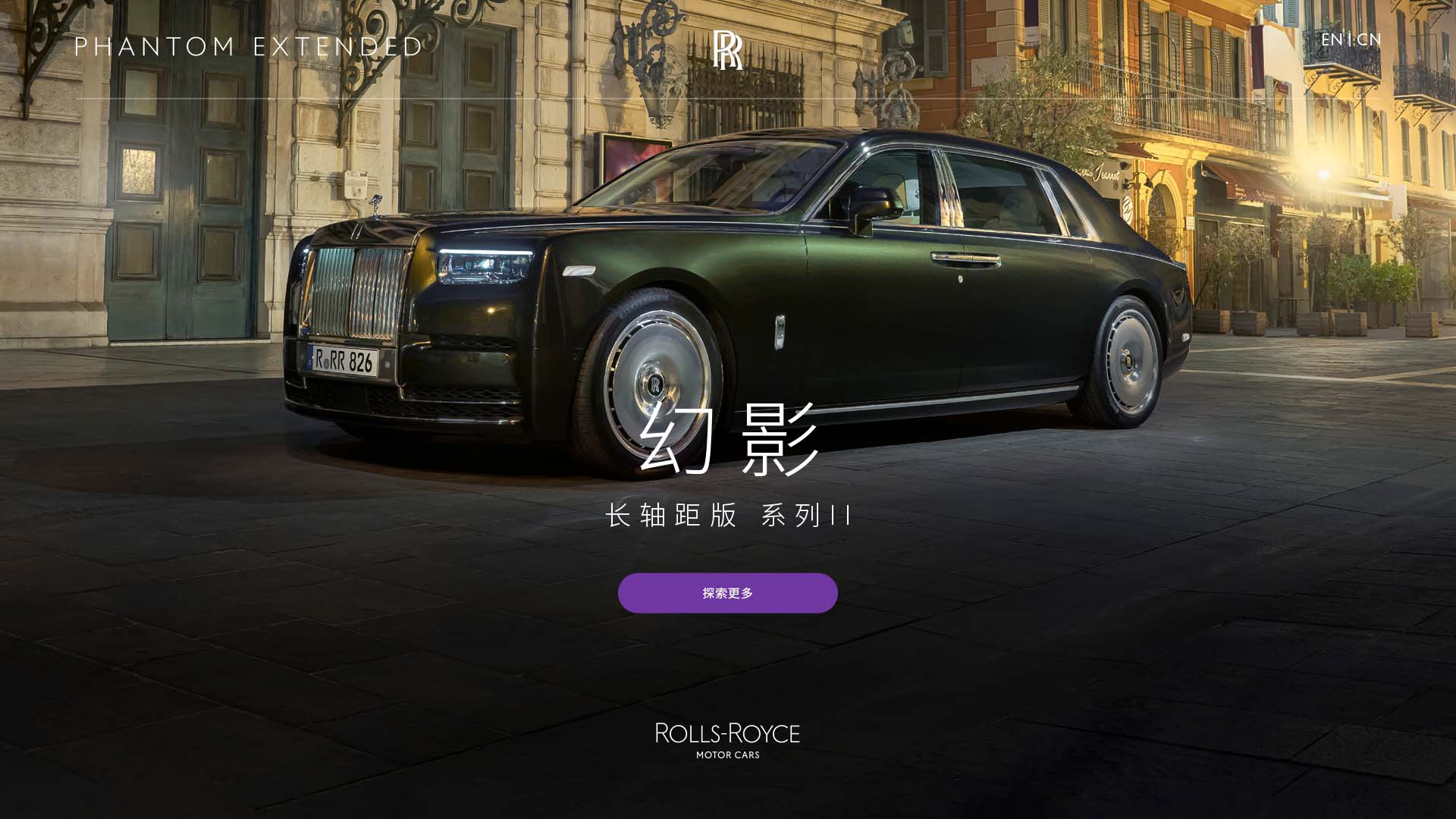Select the CN language option
The height and width of the screenshot is (819, 1456).
(x=1370, y=39)
